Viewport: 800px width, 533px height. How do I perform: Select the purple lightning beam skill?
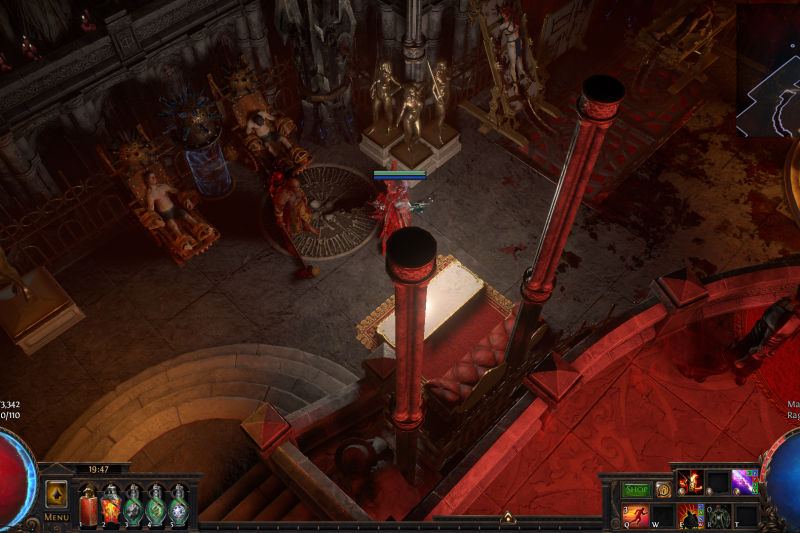744,482
